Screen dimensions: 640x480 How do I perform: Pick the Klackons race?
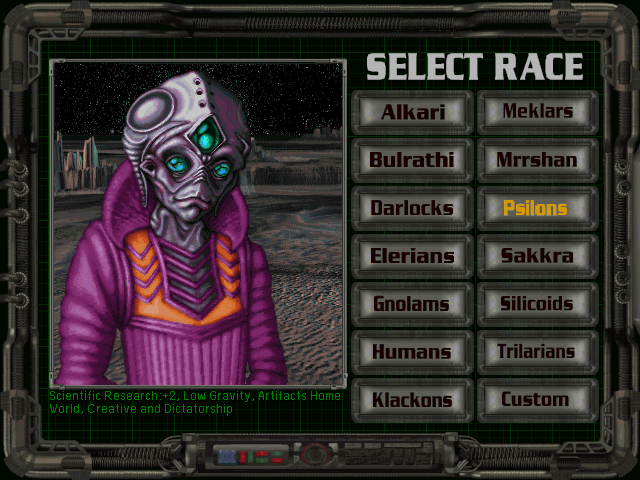pos(411,400)
